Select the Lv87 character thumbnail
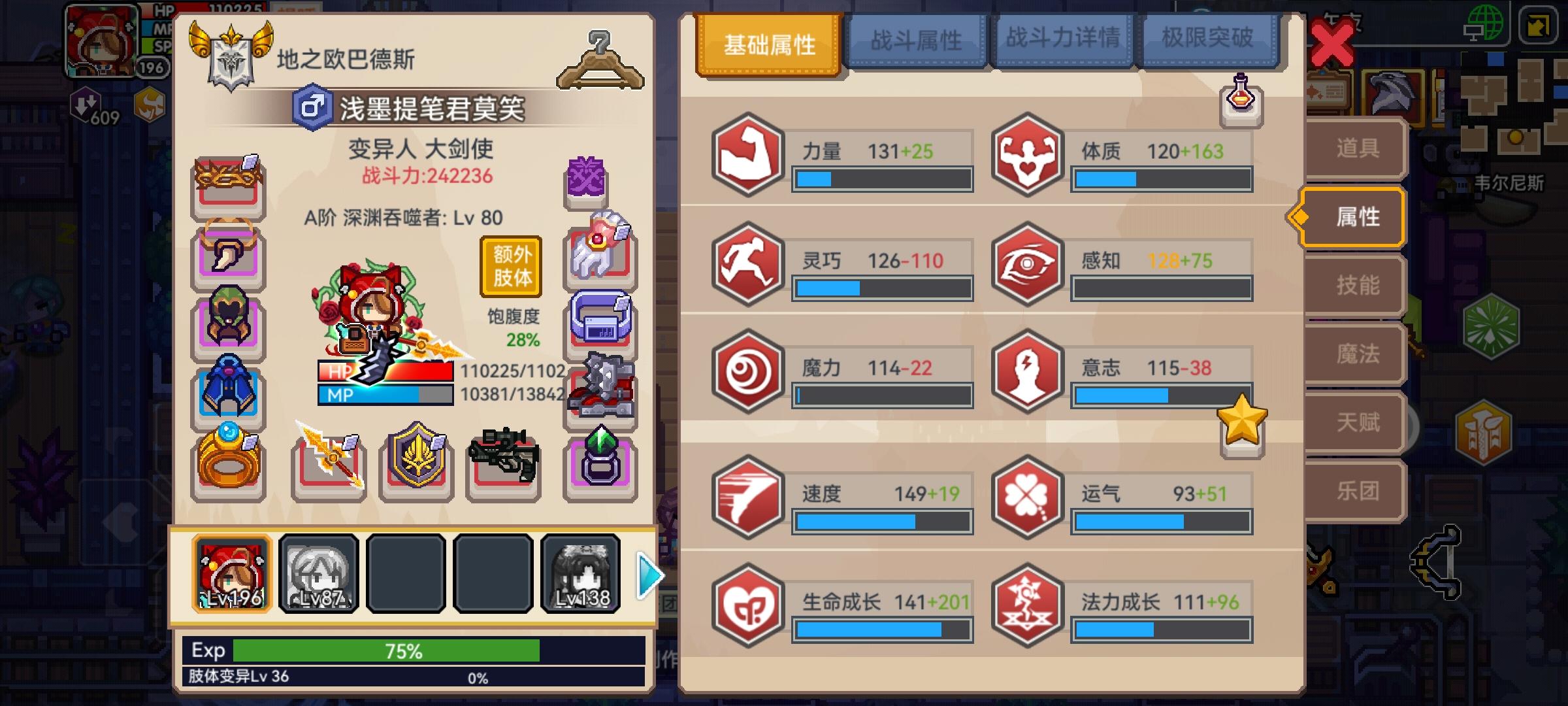The width and height of the screenshot is (1568, 706). coord(318,573)
